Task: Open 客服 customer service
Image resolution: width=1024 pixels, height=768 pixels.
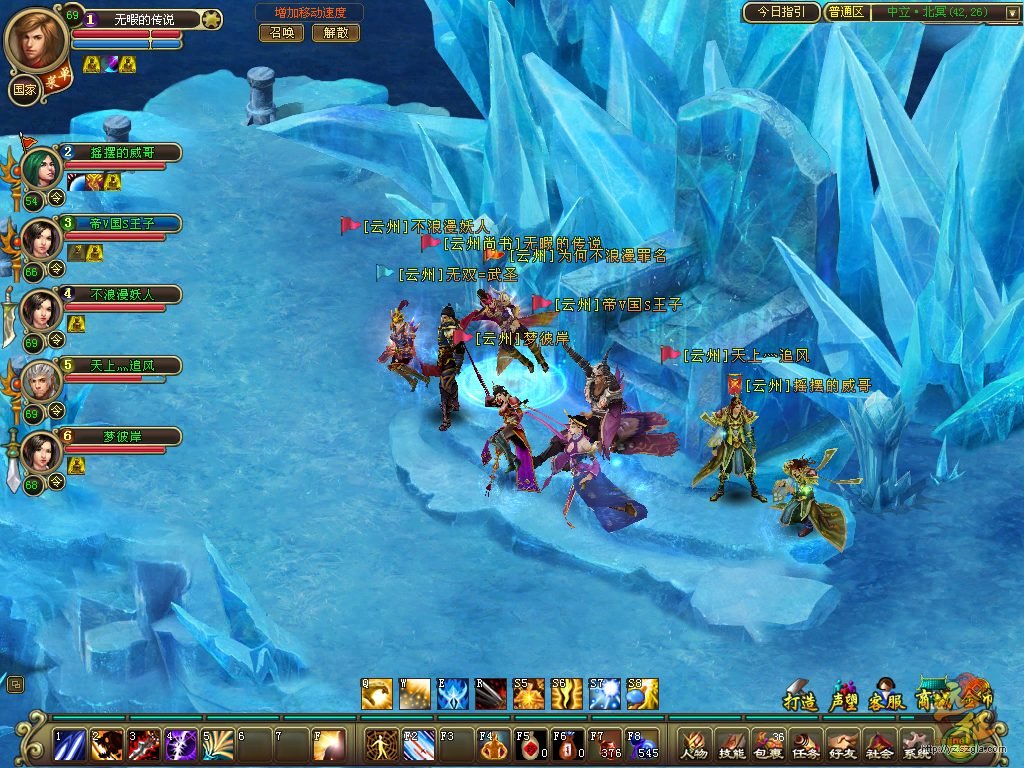Action: pyautogui.click(x=884, y=697)
